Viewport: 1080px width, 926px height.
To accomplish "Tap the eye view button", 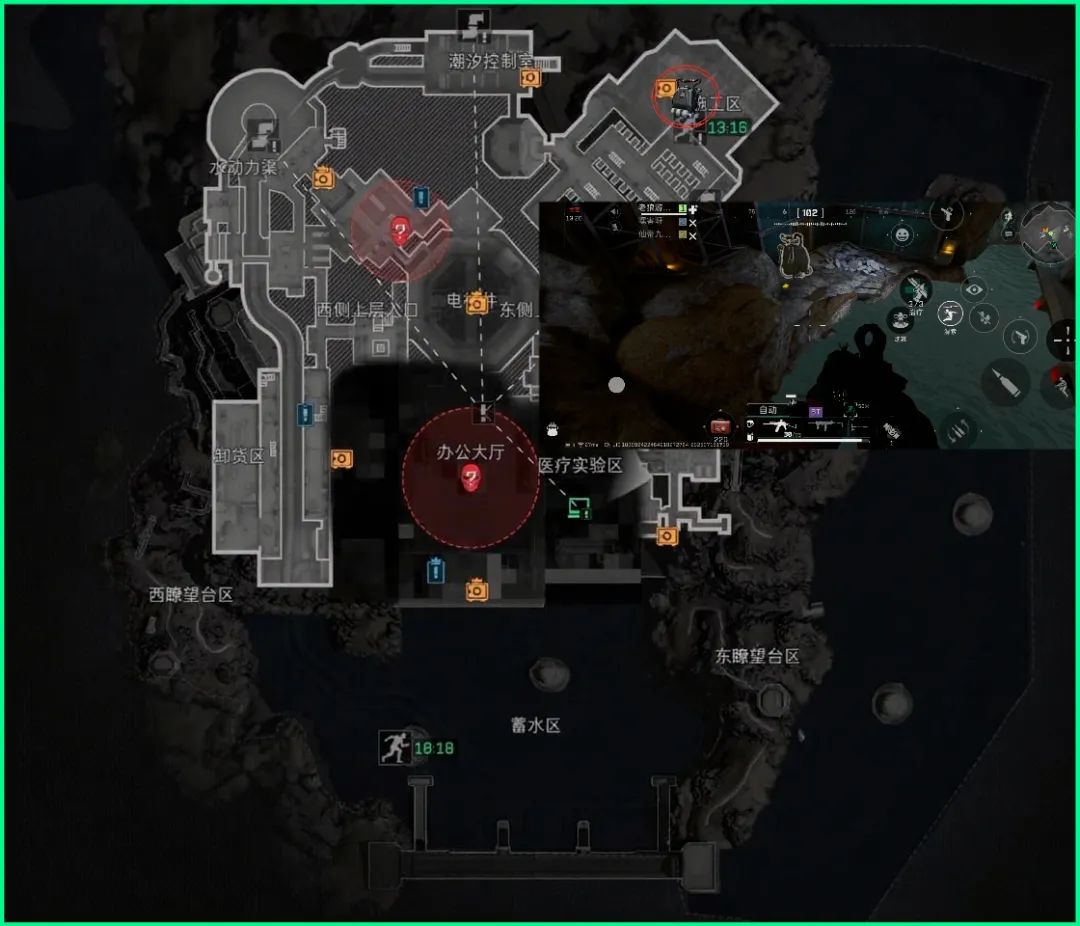I will pos(974,289).
